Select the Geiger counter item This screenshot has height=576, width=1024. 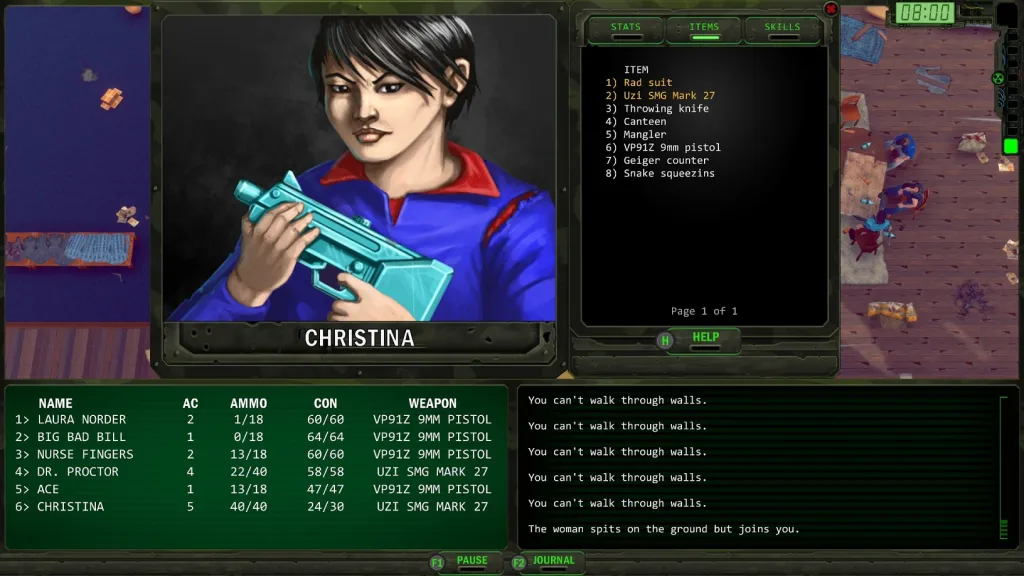click(665, 161)
